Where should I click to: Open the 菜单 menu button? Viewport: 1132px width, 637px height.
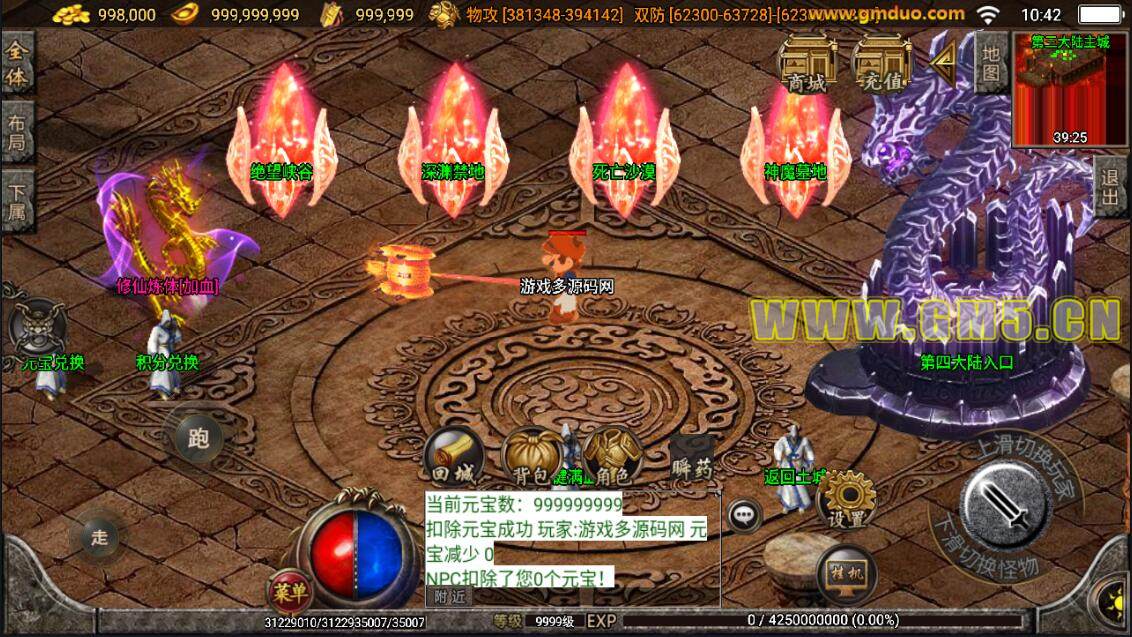(289, 591)
